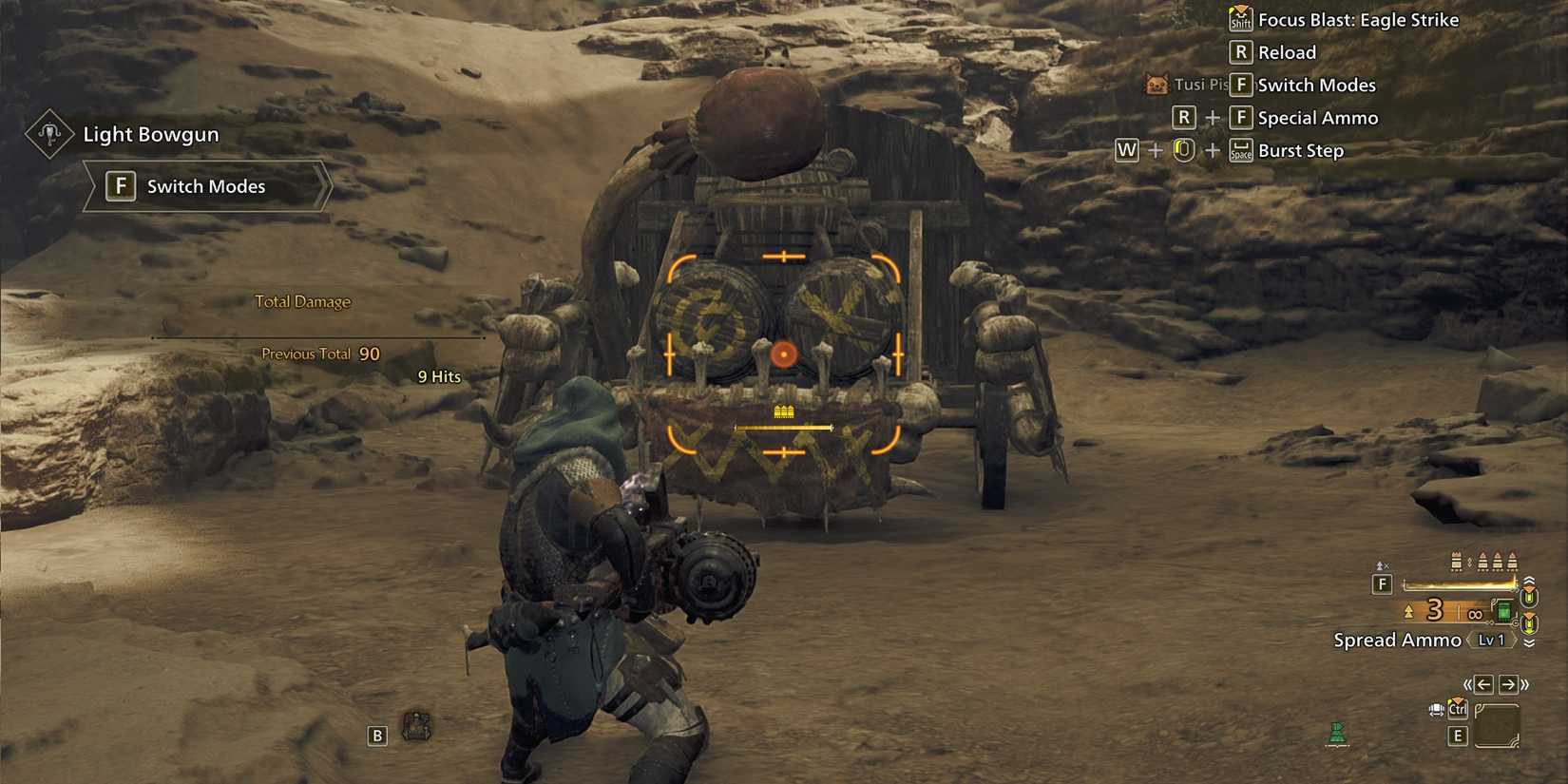Select the green item pouch icon beside ammo count
This screenshot has height=784, width=1568.
1503,612
